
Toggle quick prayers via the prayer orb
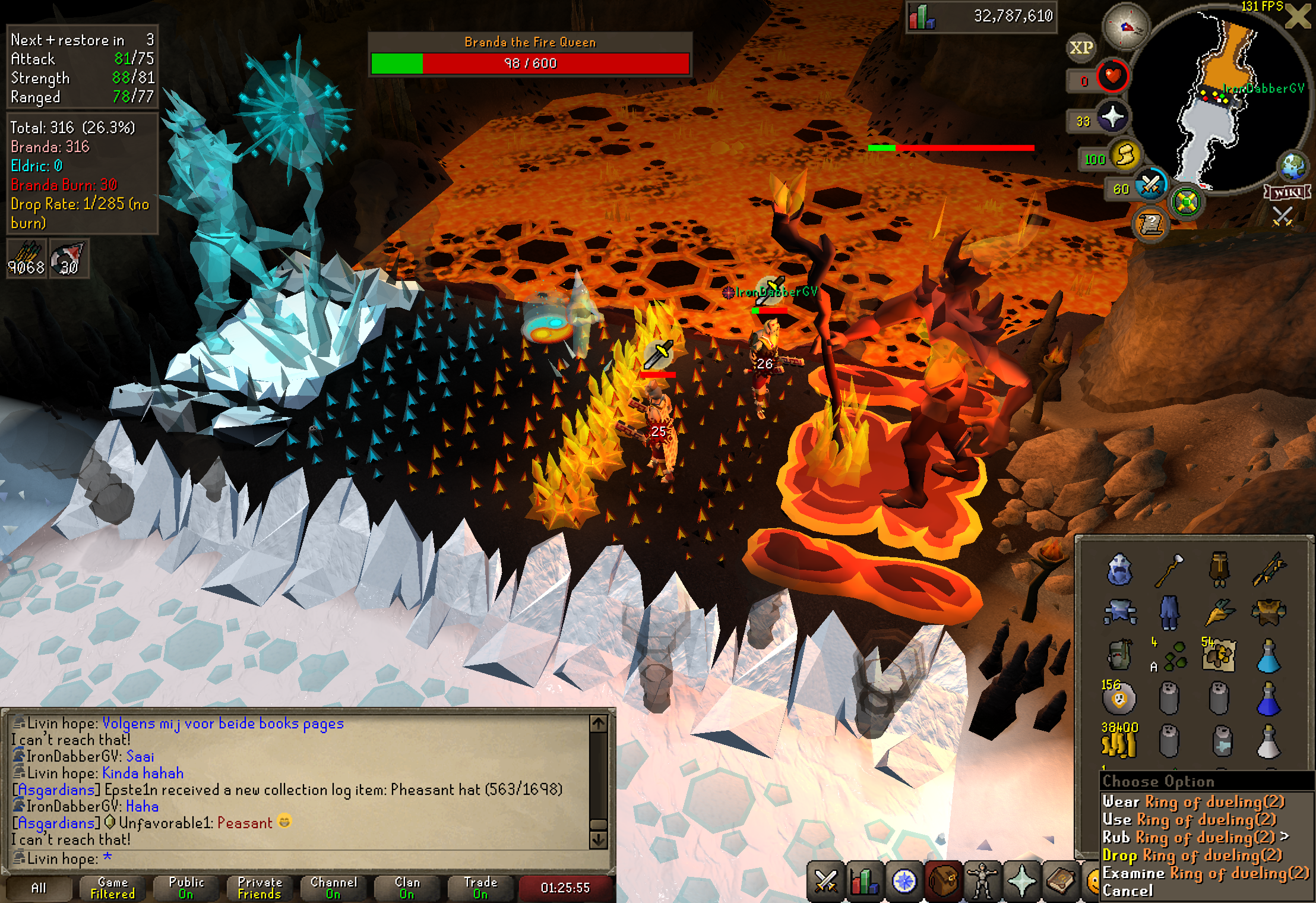[x=1112, y=118]
